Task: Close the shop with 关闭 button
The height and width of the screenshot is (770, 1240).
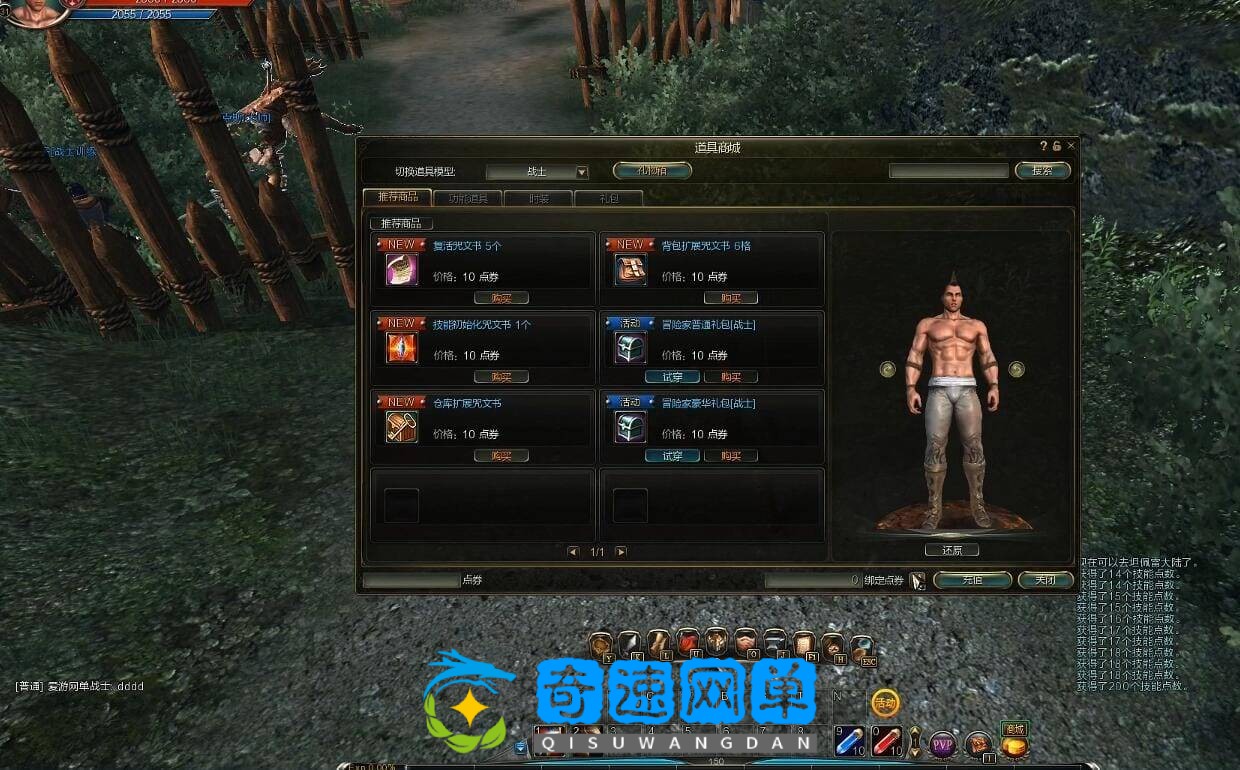Action: 1045,580
